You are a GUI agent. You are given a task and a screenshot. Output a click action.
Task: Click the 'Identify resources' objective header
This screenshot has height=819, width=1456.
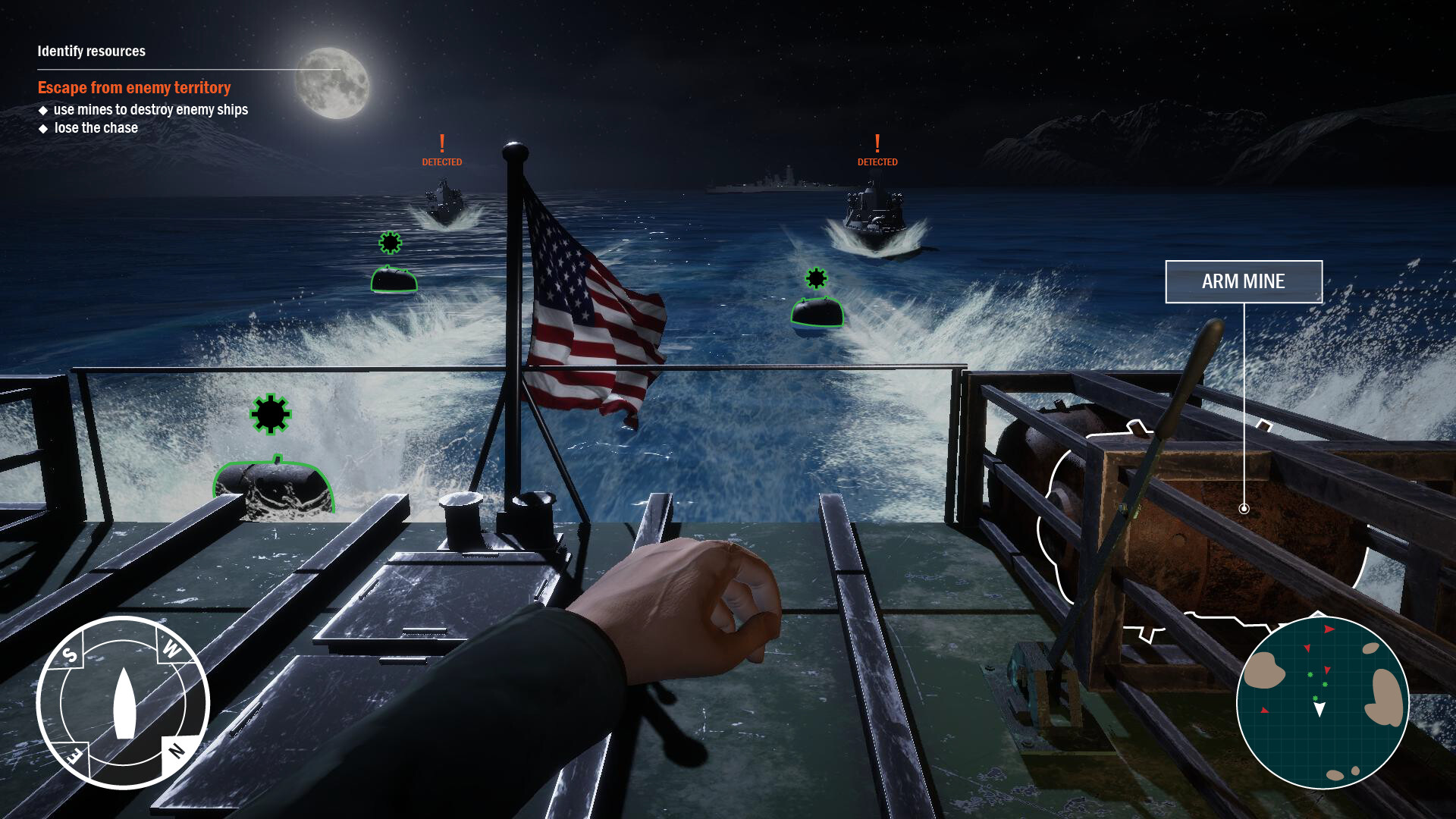tap(90, 52)
